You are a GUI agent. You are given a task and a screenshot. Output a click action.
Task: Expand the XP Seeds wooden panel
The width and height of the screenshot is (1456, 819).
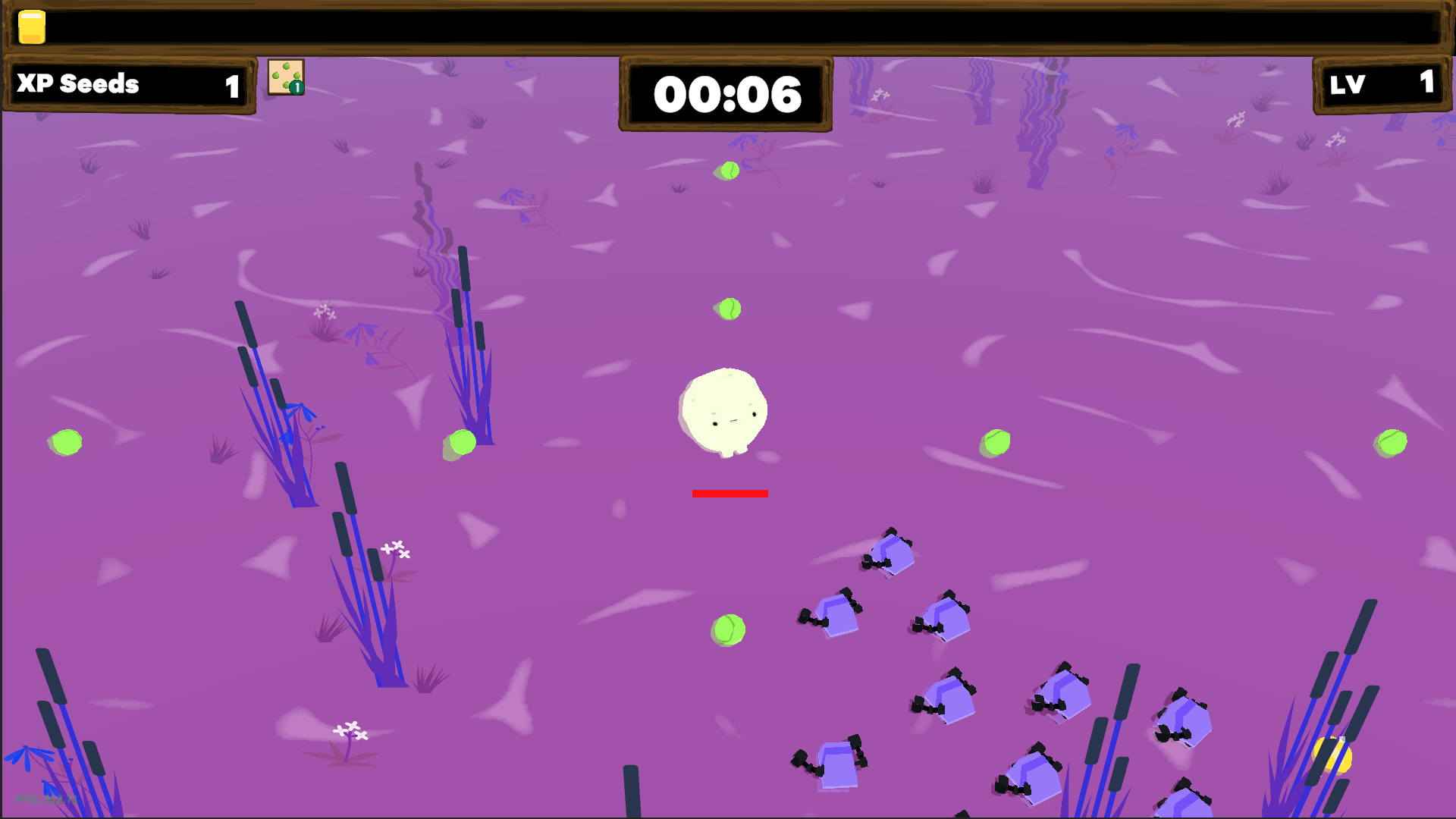127,85
